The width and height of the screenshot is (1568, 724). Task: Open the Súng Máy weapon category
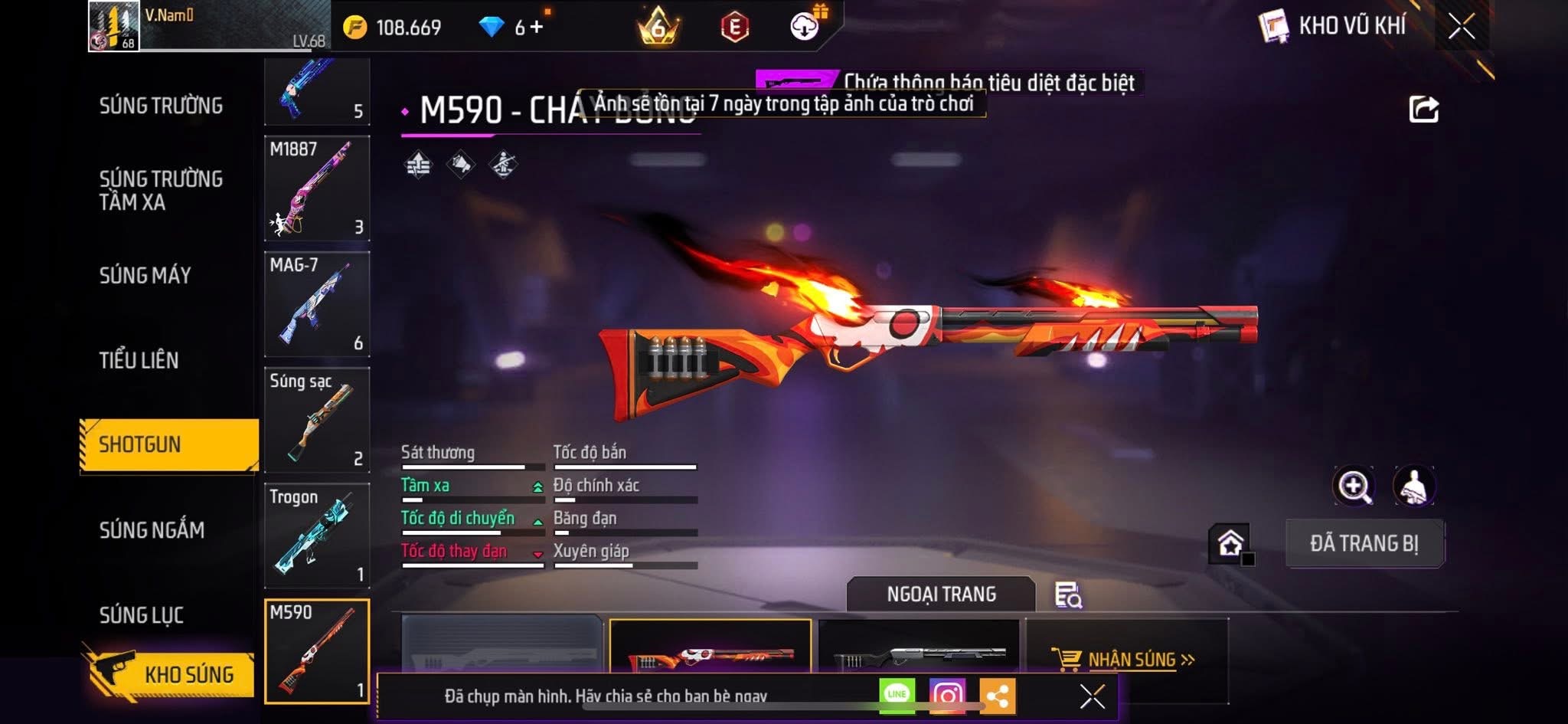tap(145, 275)
